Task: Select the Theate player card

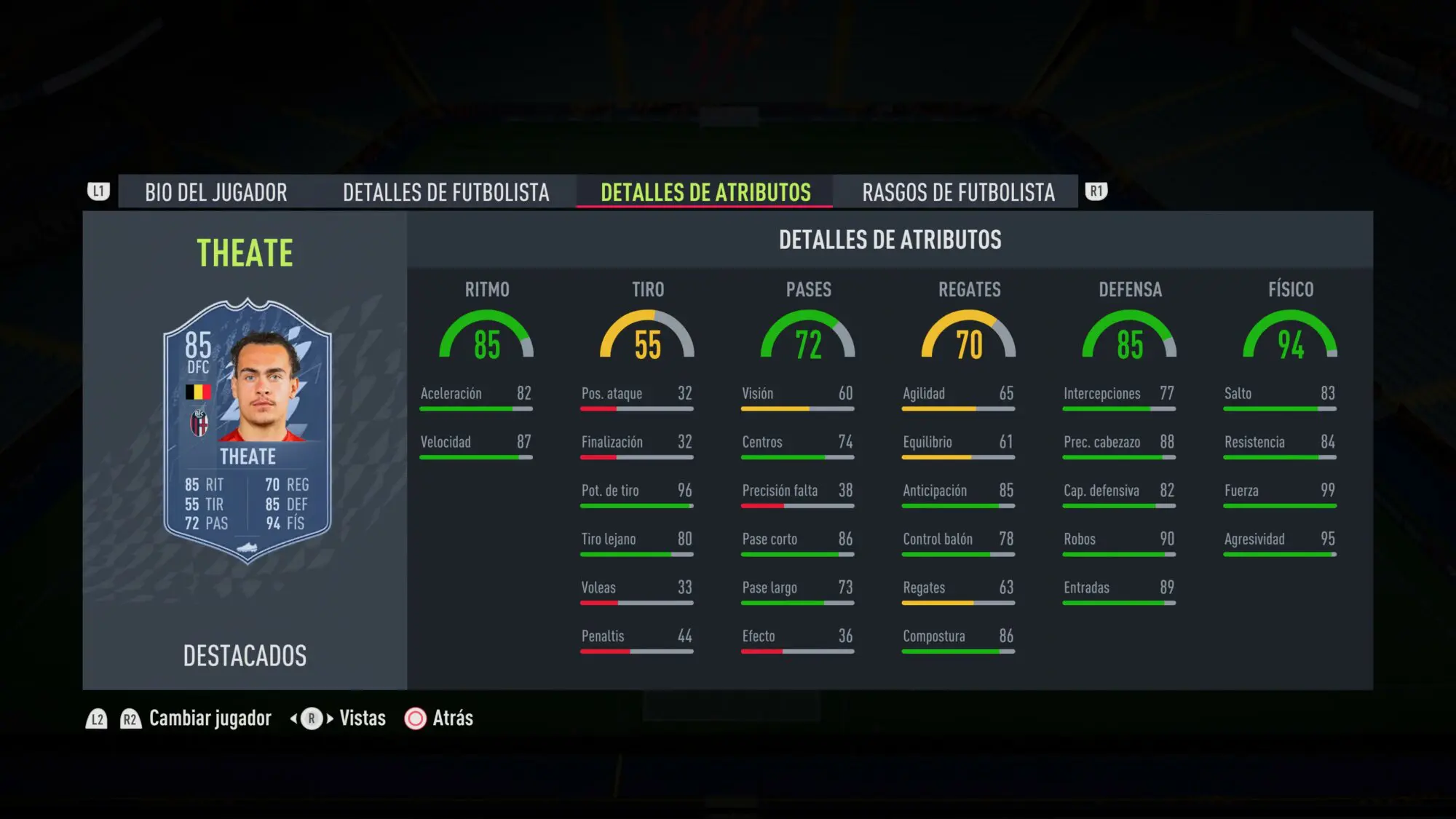Action: [248, 431]
